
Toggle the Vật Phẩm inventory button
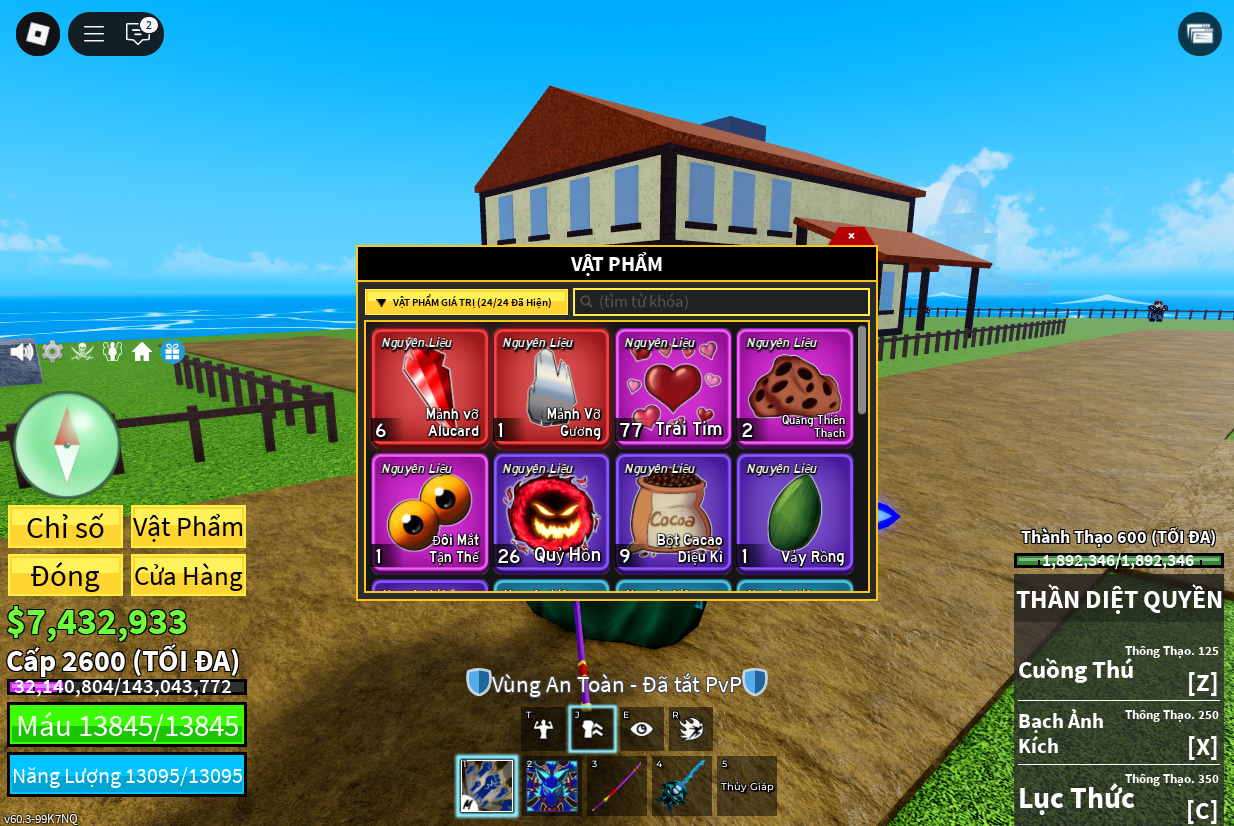188,527
